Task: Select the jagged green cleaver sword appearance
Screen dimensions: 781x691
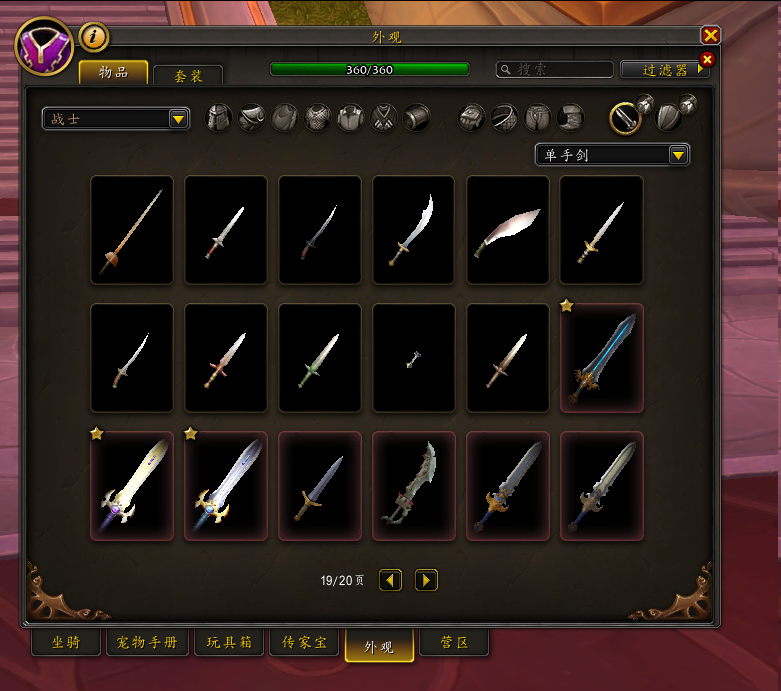Action: coord(414,486)
